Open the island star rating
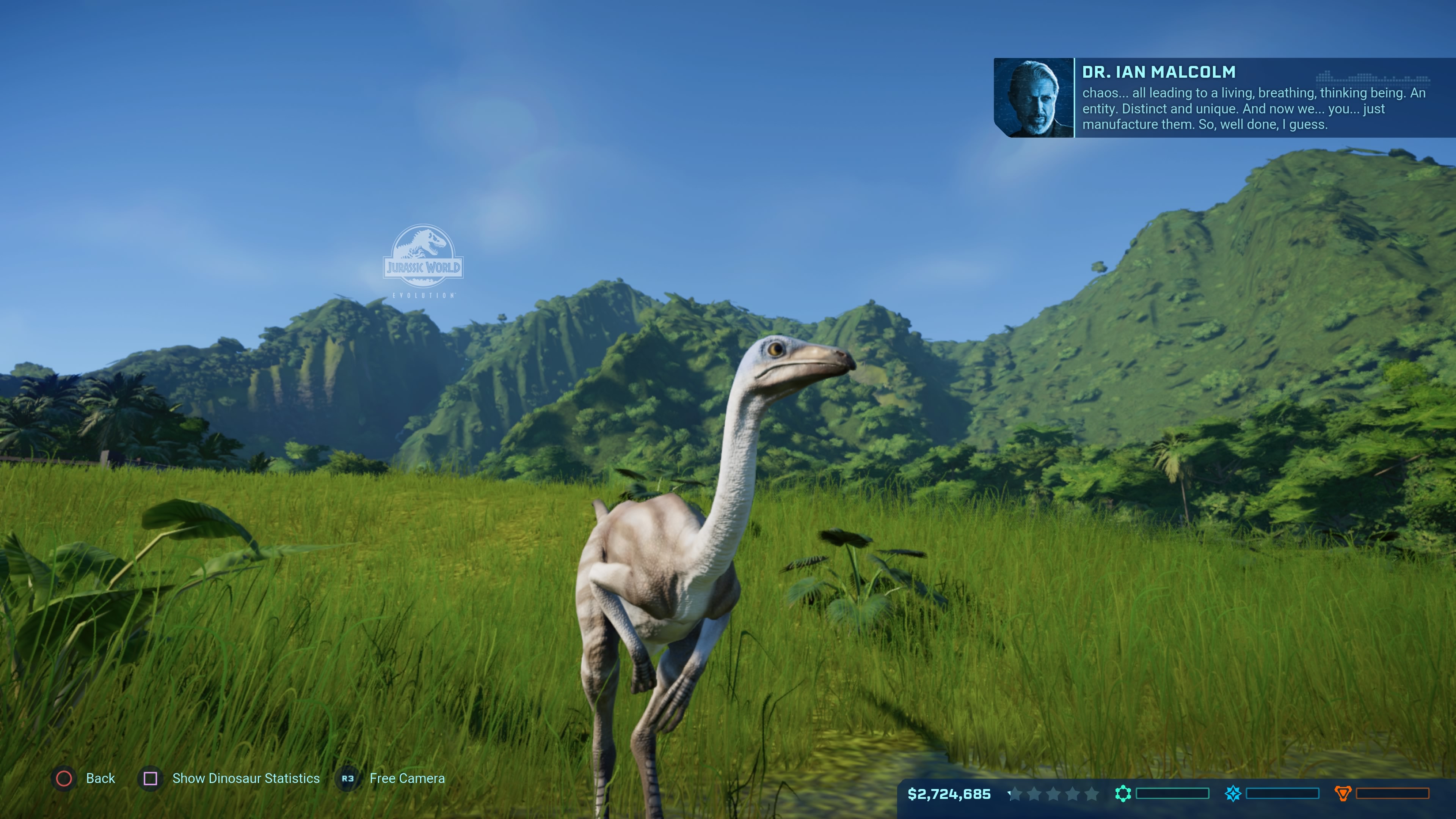Screen dimensions: 1456x819 tap(1053, 794)
